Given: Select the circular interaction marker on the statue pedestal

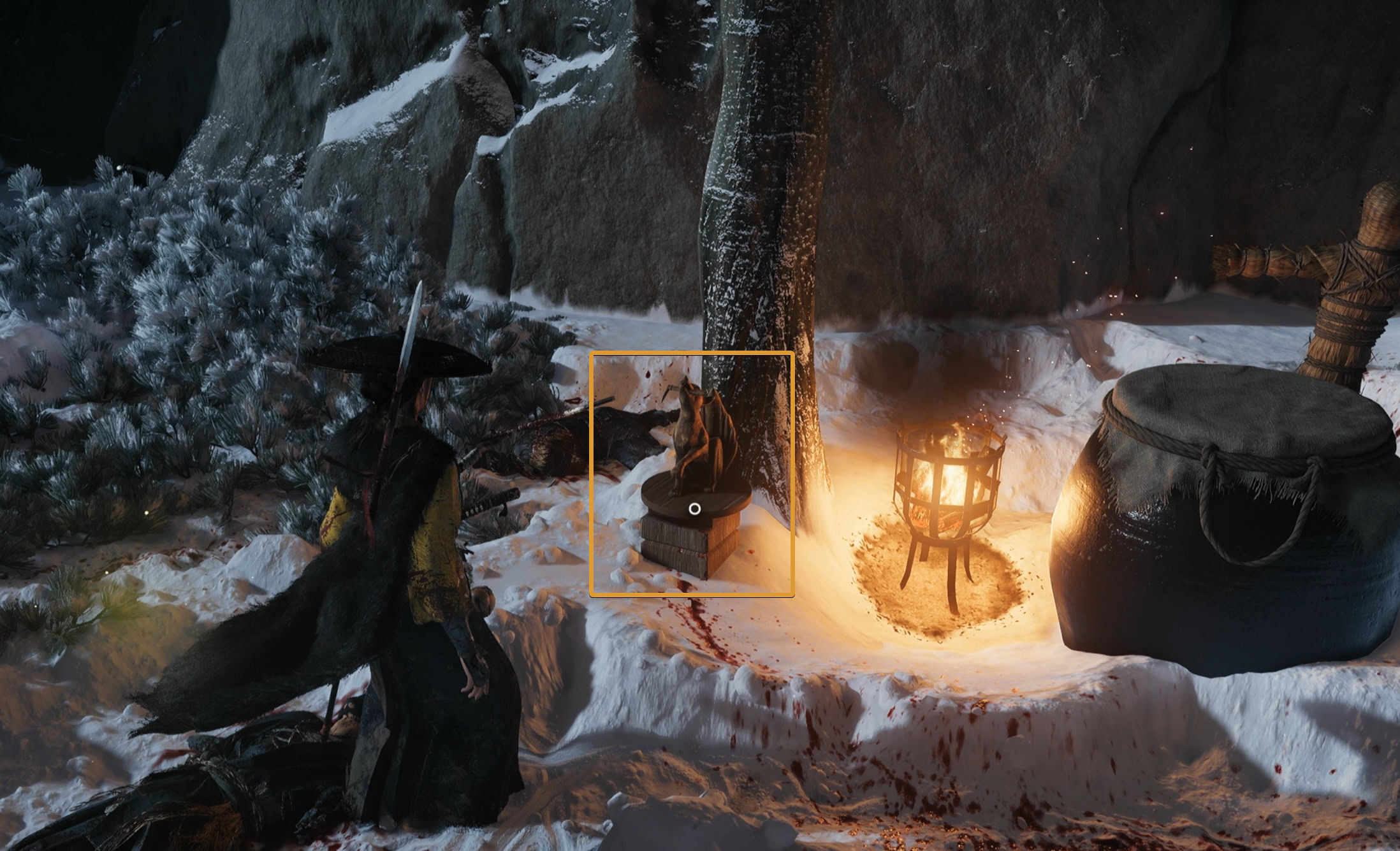Looking at the screenshot, I should click(695, 509).
